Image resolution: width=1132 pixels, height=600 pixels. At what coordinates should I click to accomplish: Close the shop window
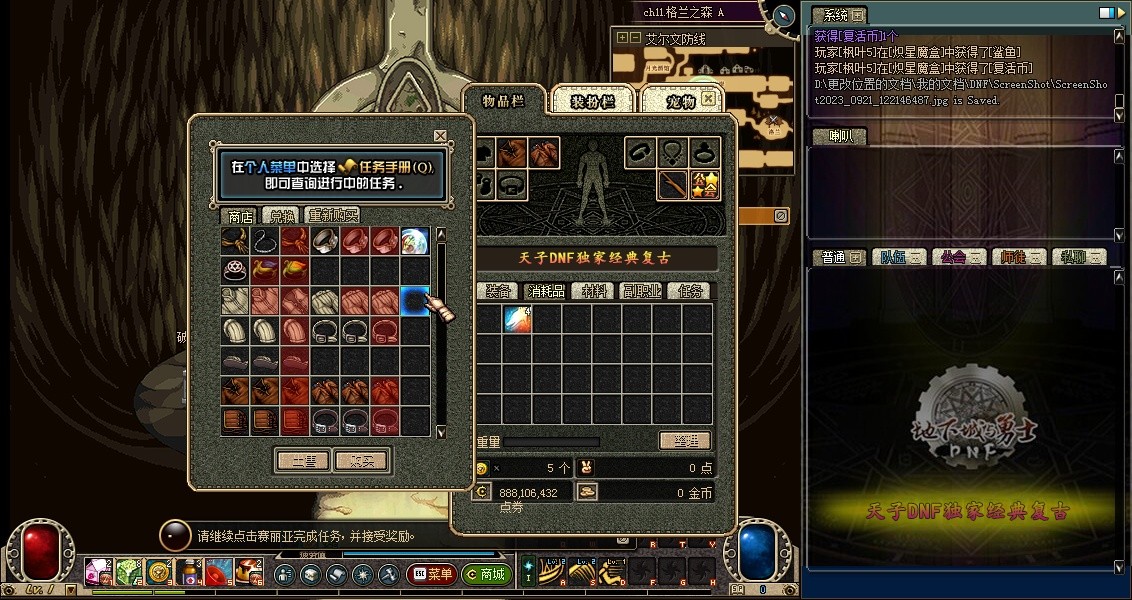pyautogui.click(x=440, y=136)
